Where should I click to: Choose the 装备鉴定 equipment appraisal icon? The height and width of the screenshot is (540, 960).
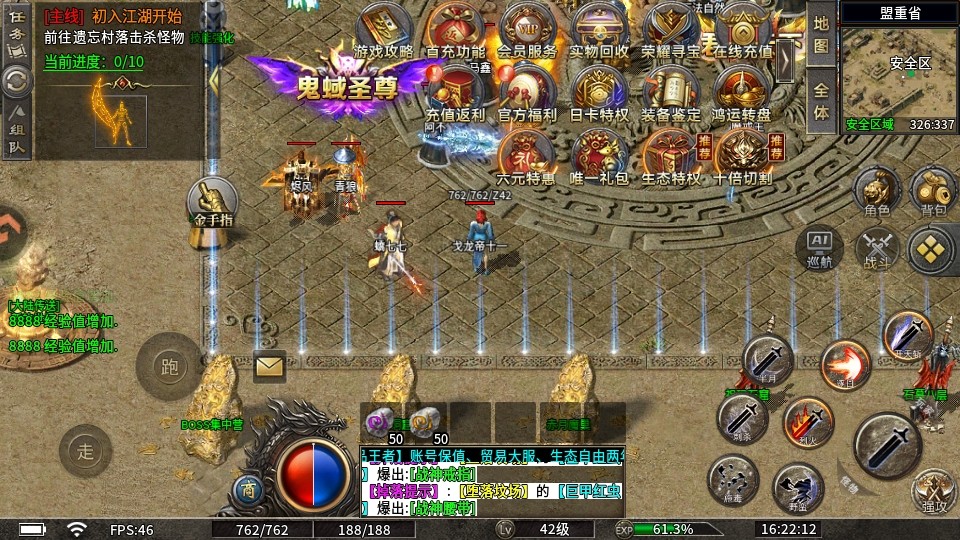tap(670, 90)
